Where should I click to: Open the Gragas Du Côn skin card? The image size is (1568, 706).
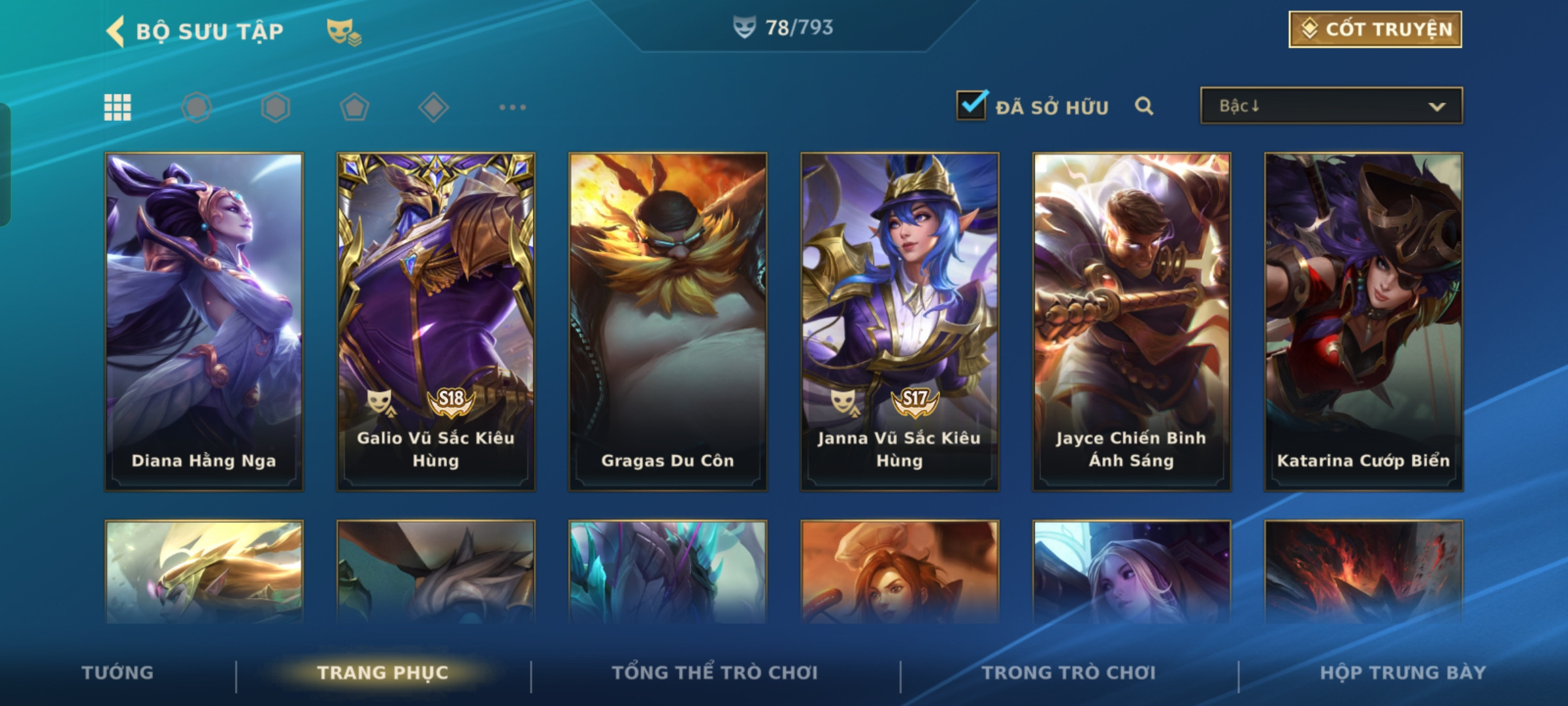668,321
